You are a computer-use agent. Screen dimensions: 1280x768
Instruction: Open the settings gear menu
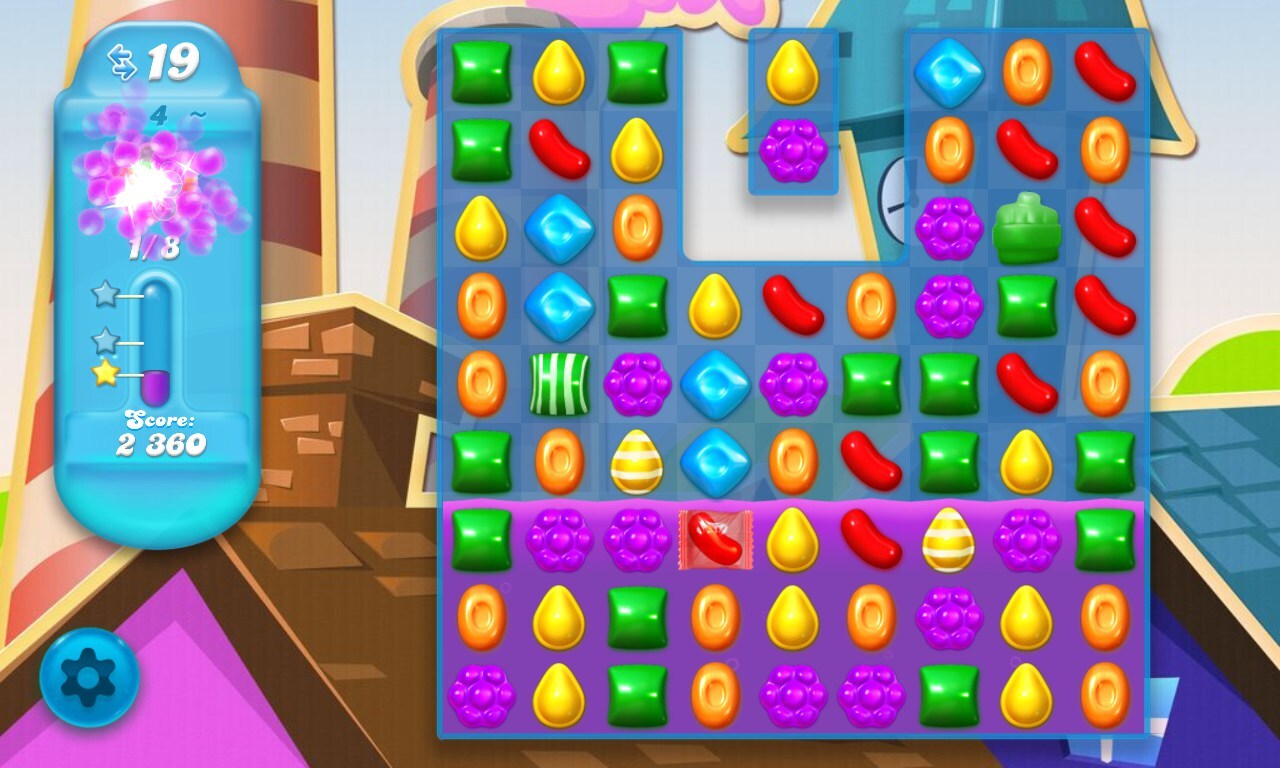(90, 676)
